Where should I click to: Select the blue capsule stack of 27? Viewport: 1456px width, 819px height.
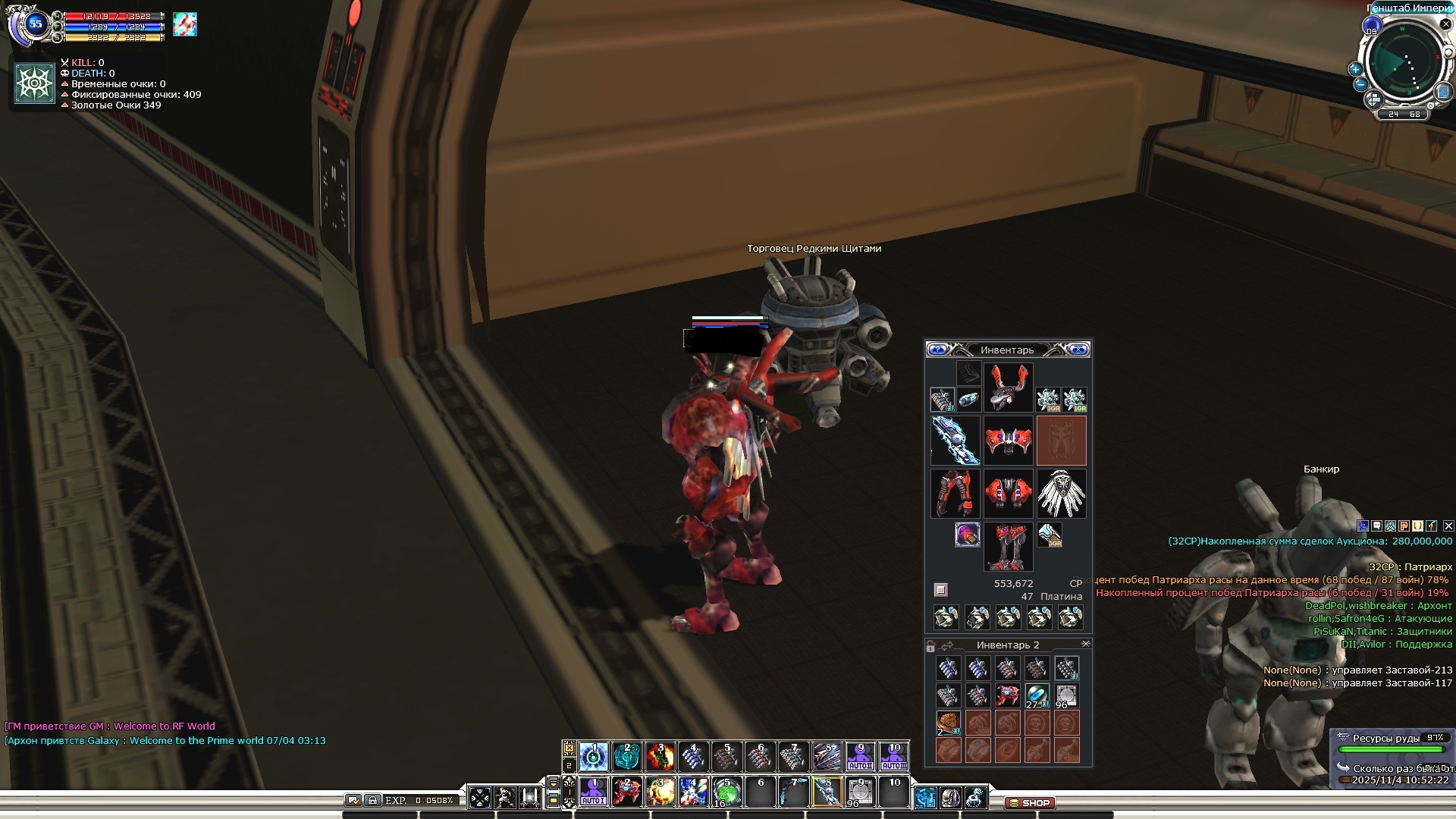pos(1037,695)
